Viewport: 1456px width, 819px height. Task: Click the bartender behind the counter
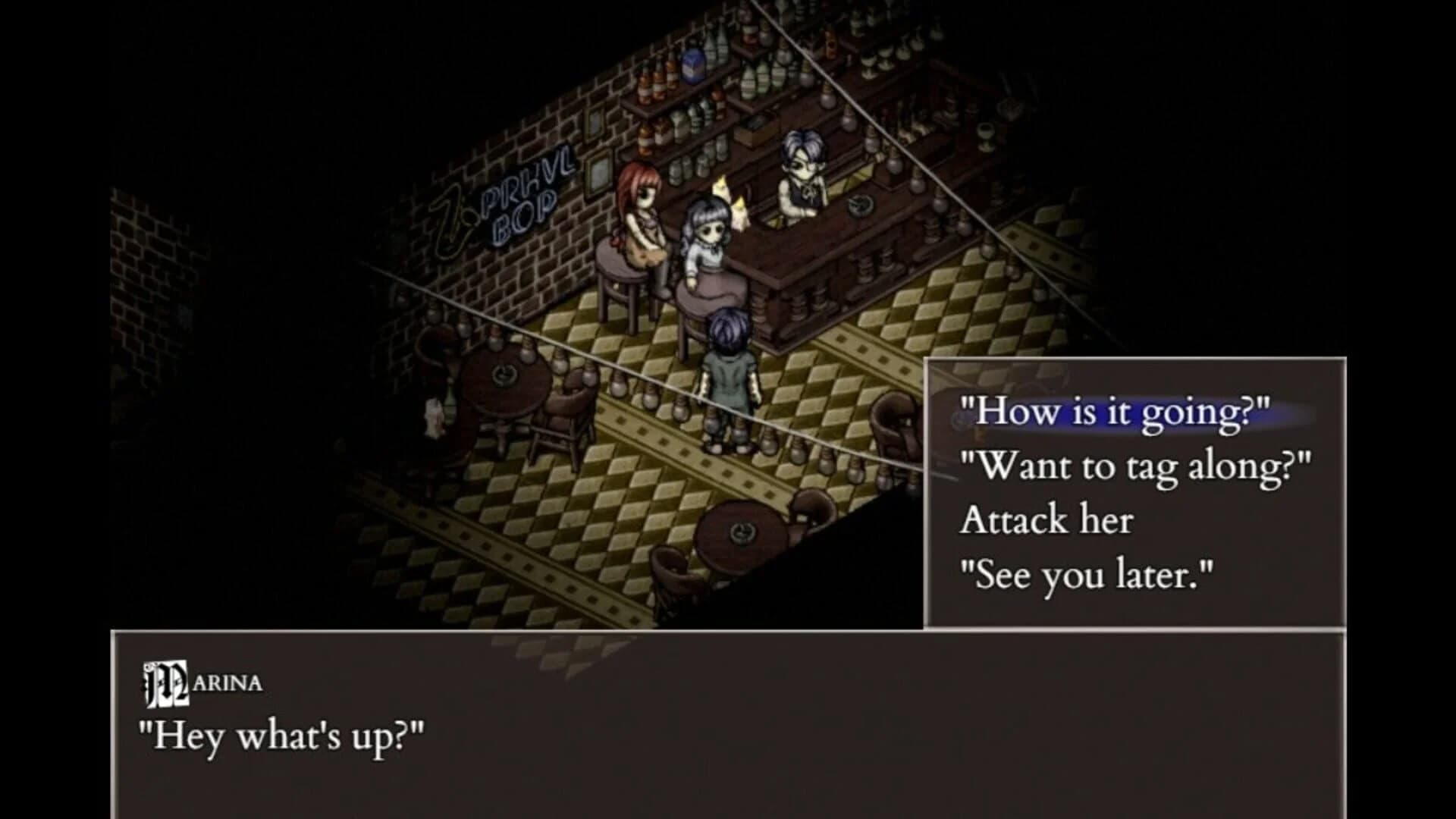802,167
